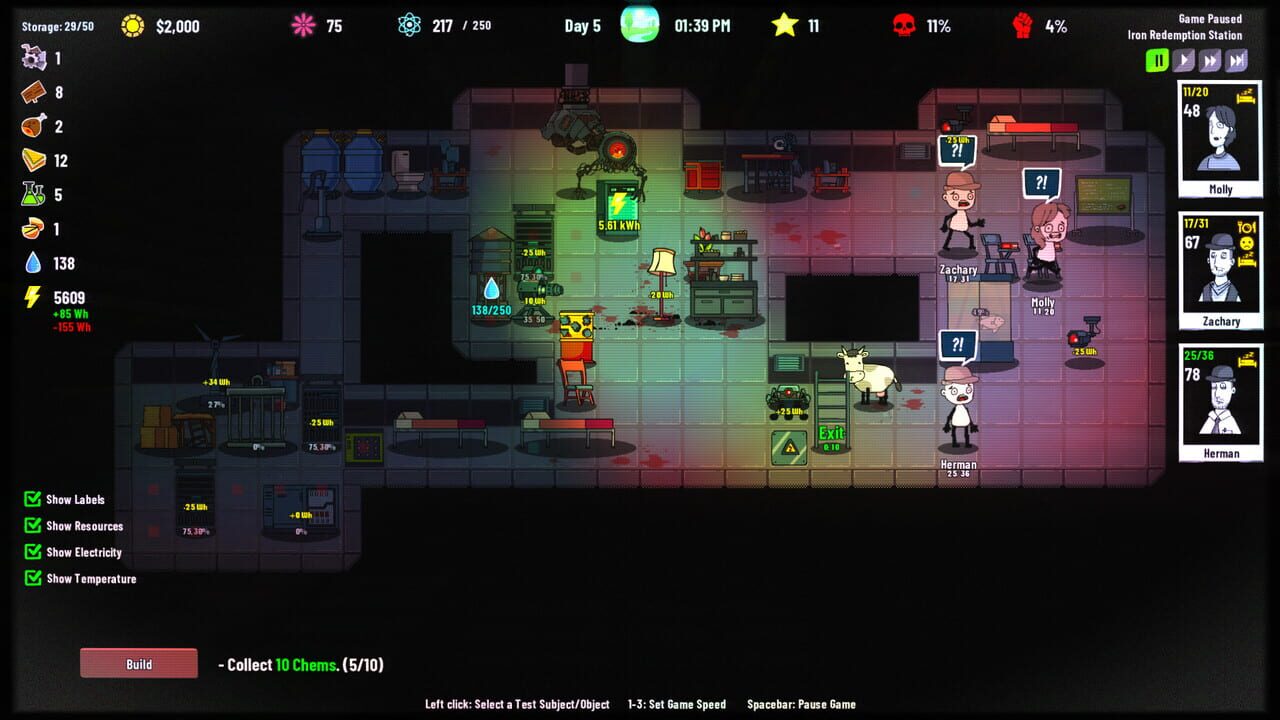Click the pause playback control
The image size is (1280, 720).
[x=1157, y=60]
